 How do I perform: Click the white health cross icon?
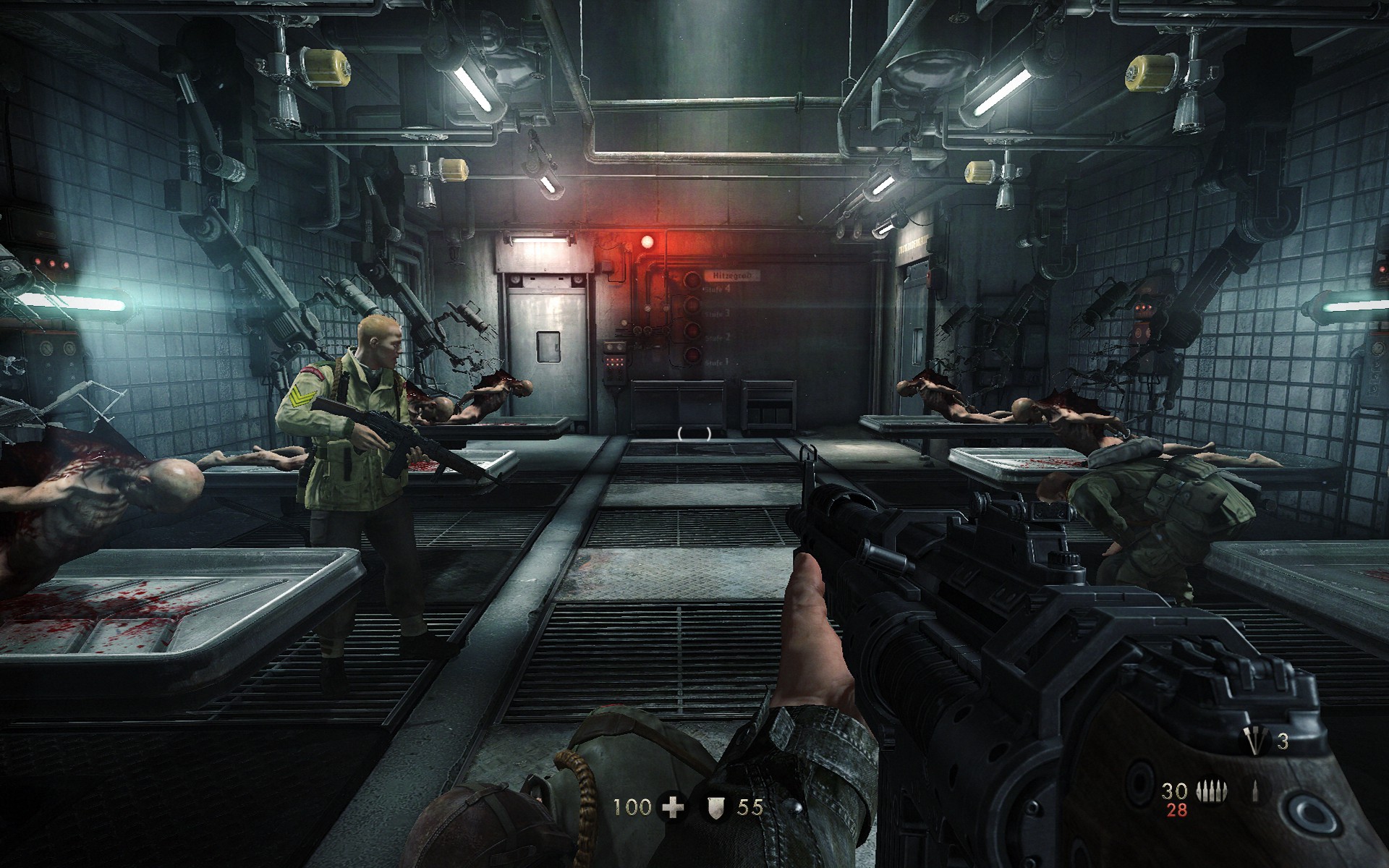pyautogui.click(x=674, y=807)
